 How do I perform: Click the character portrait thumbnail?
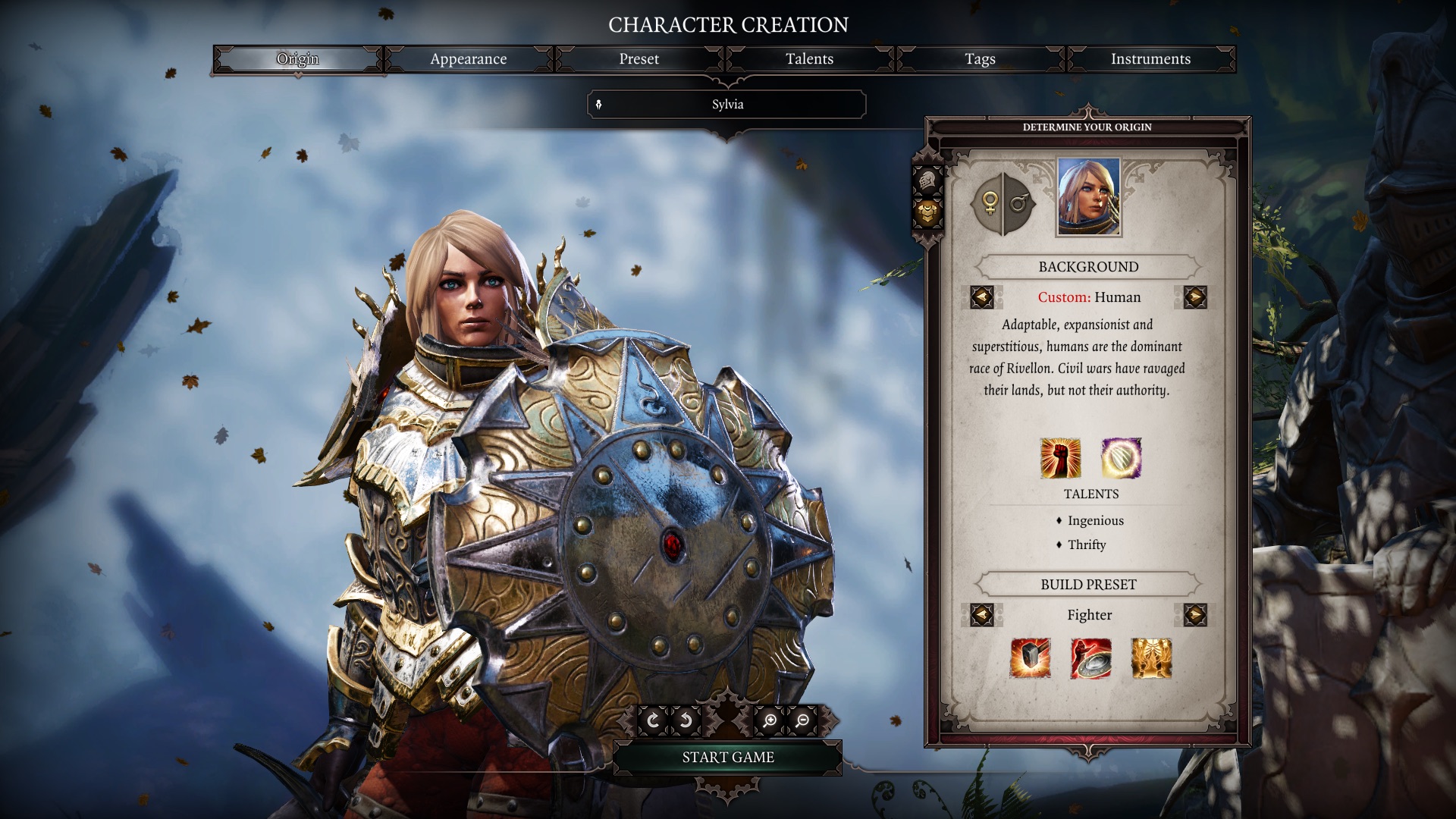pos(1088,197)
